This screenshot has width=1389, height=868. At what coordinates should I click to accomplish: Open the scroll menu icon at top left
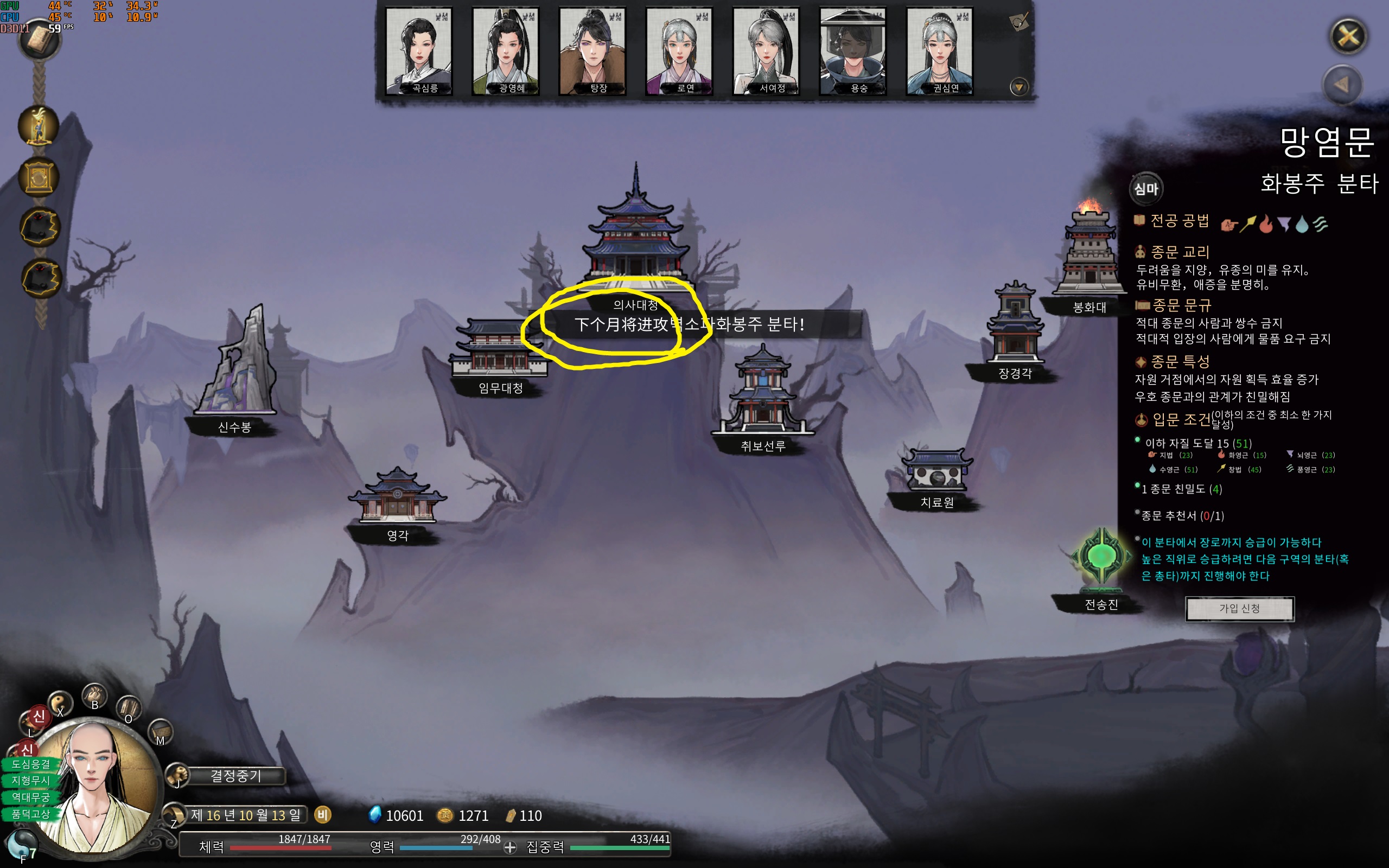tap(39, 40)
